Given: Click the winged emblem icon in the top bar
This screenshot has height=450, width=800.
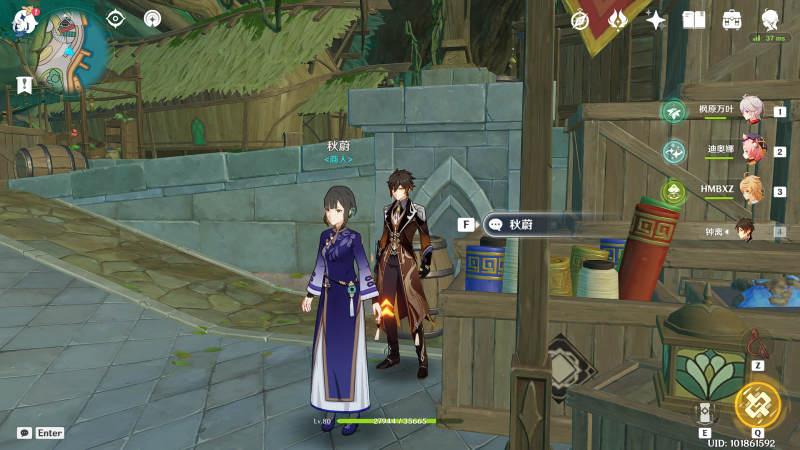Looking at the screenshot, I should (618, 20).
